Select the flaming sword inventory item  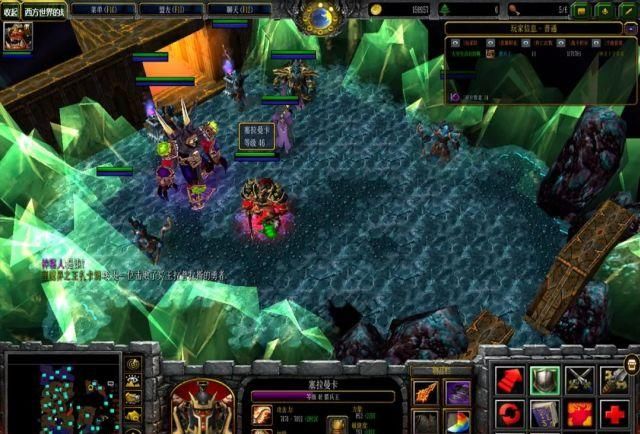tap(426, 392)
